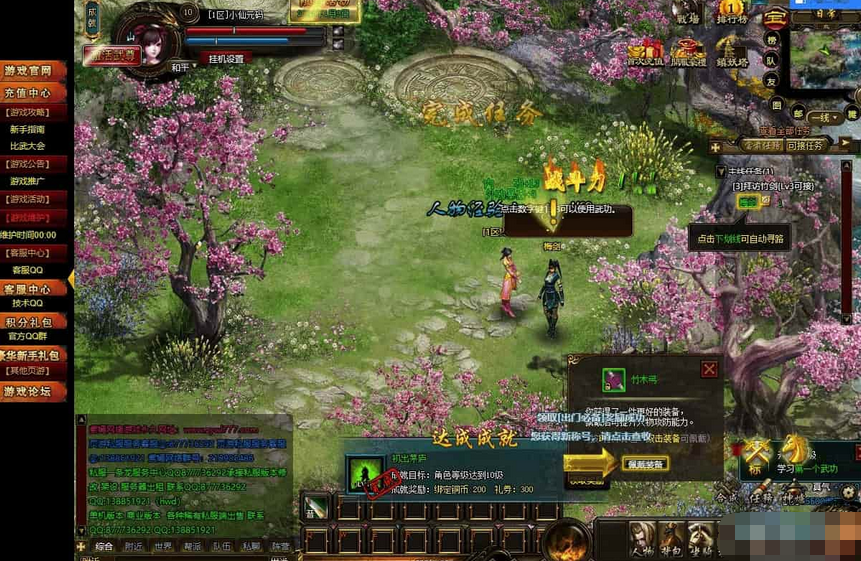The width and height of the screenshot is (861, 561).
Task: Open the 充值中心 recharge center
Action: tap(34, 93)
